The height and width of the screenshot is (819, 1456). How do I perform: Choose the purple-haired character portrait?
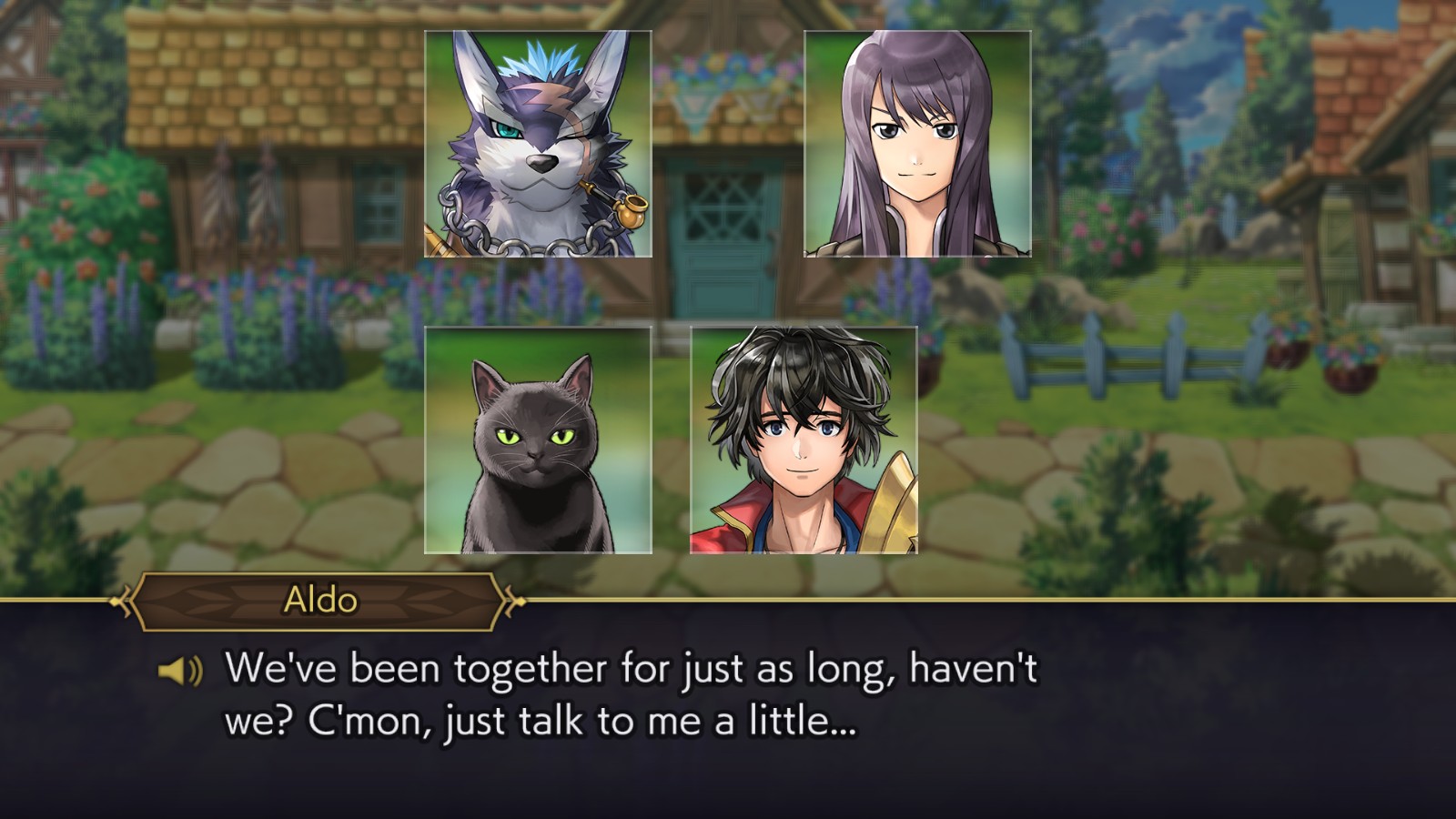[917, 144]
